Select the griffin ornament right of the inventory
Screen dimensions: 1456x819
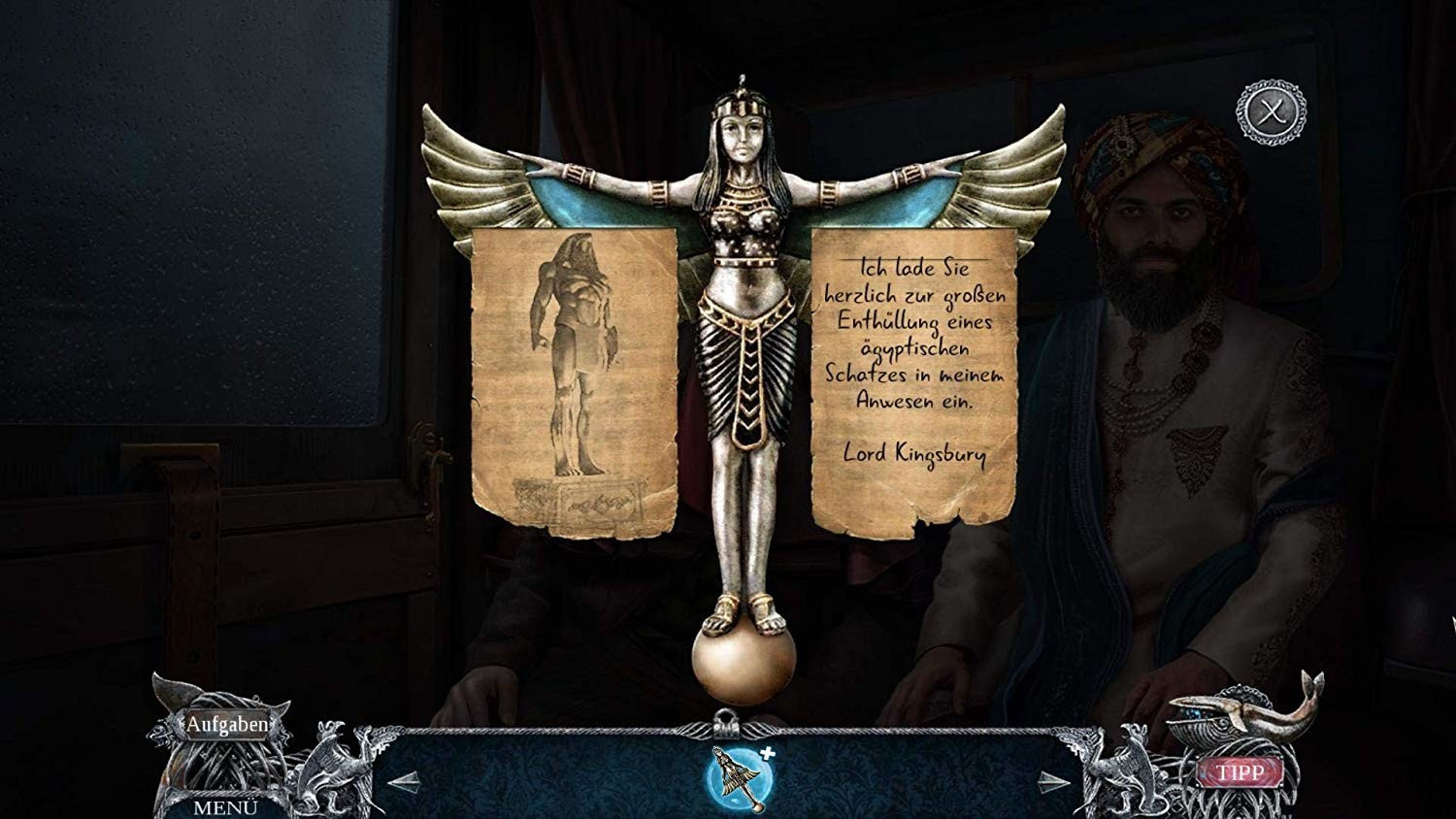pos(1128,767)
